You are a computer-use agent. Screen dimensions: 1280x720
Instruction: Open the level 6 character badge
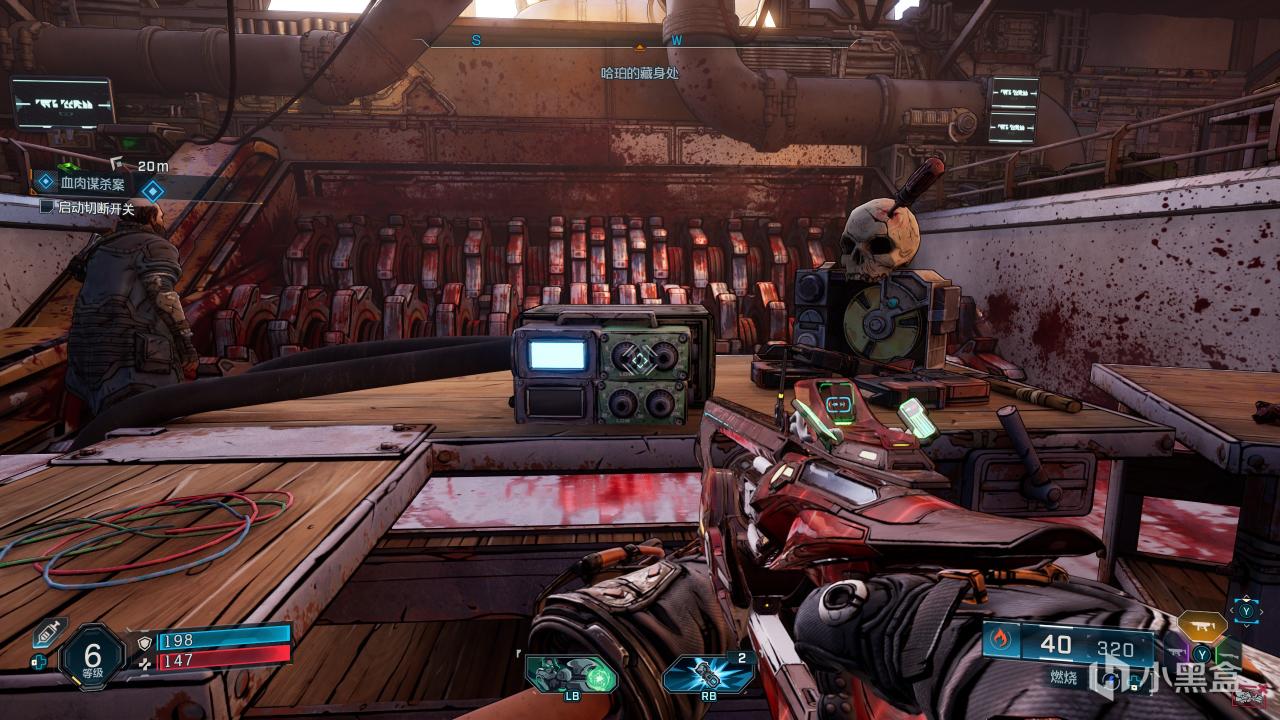coord(92,655)
